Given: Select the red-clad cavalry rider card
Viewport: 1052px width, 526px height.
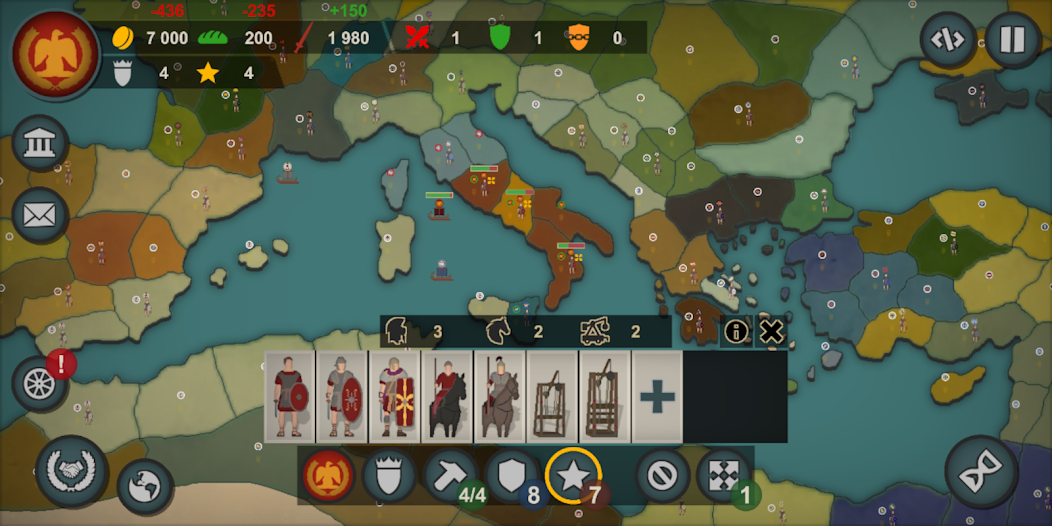Looking at the screenshot, I should 446,396.
